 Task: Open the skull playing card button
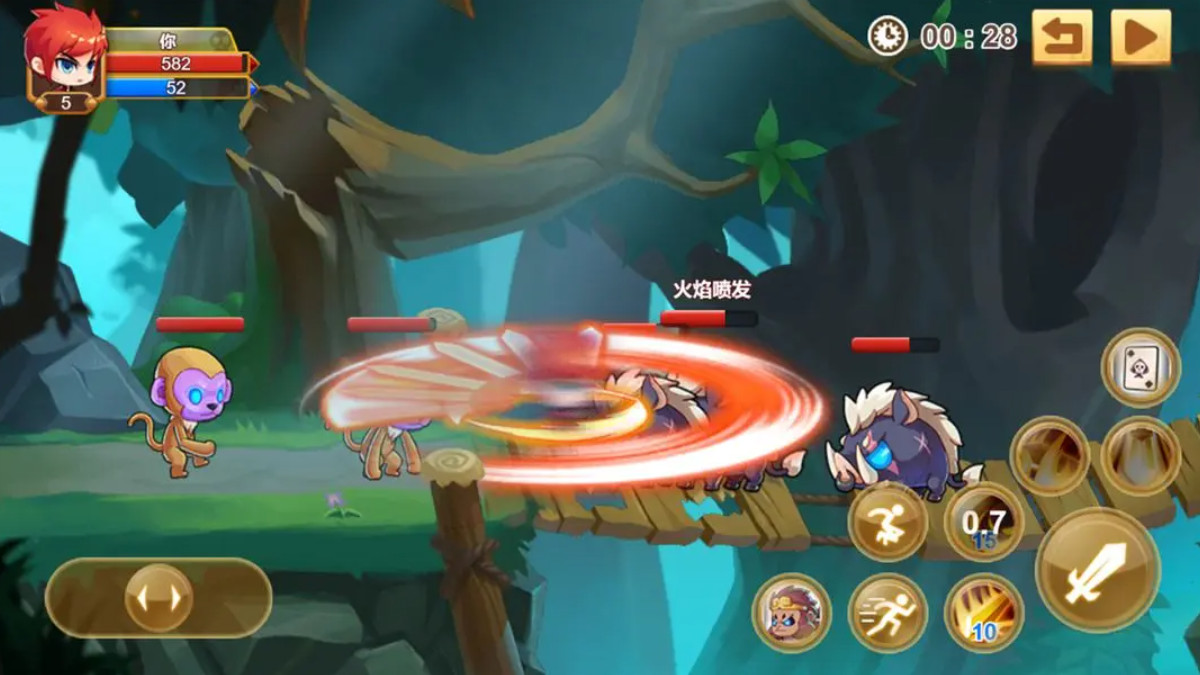pos(1141,367)
